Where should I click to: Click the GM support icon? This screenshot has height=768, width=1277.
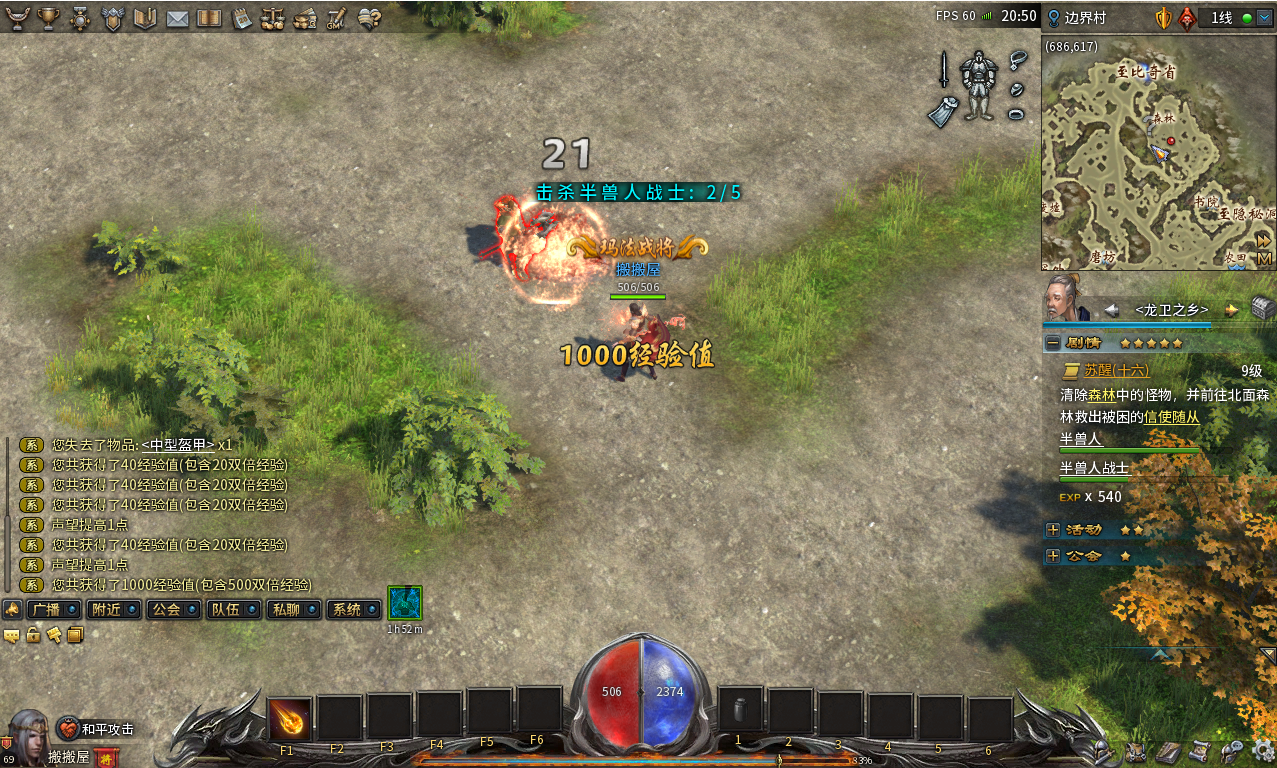pyautogui.click(x=337, y=18)
